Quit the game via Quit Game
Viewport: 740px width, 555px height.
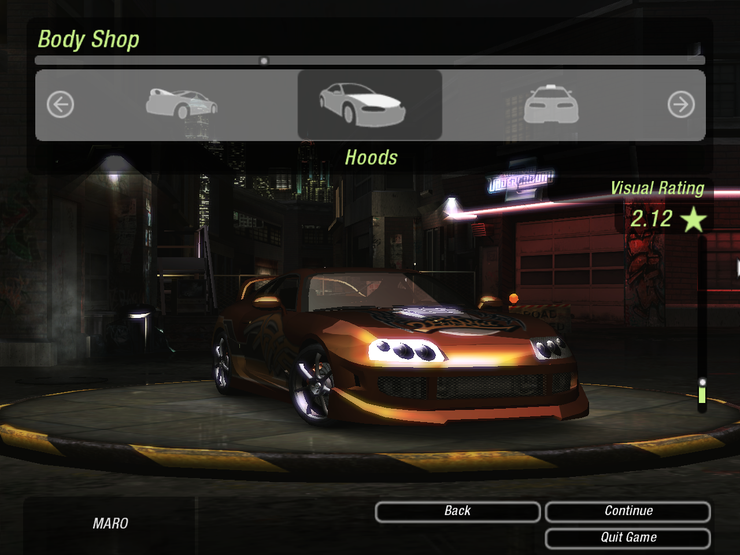pyautogui.click(x=628, y=537)
